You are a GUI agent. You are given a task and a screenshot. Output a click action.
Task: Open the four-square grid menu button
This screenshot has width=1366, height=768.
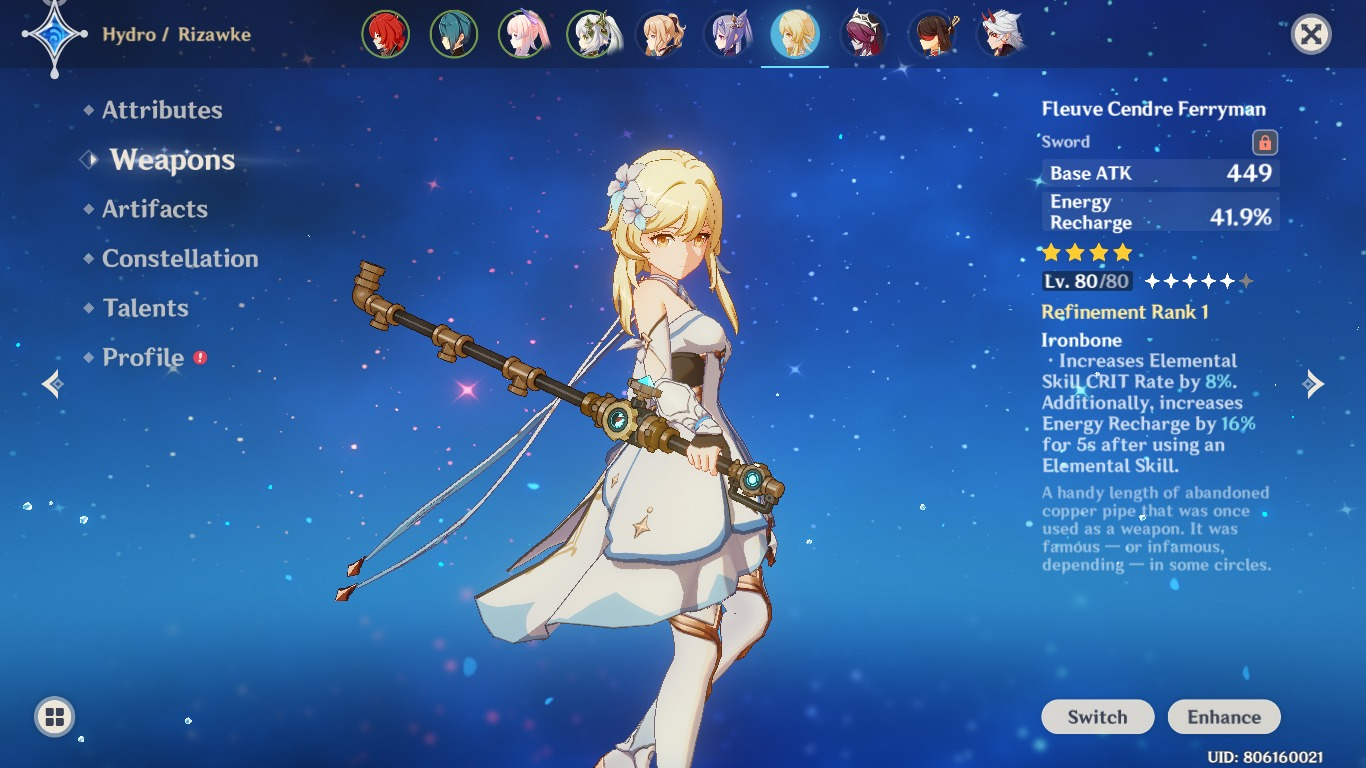tap(55, 716)
